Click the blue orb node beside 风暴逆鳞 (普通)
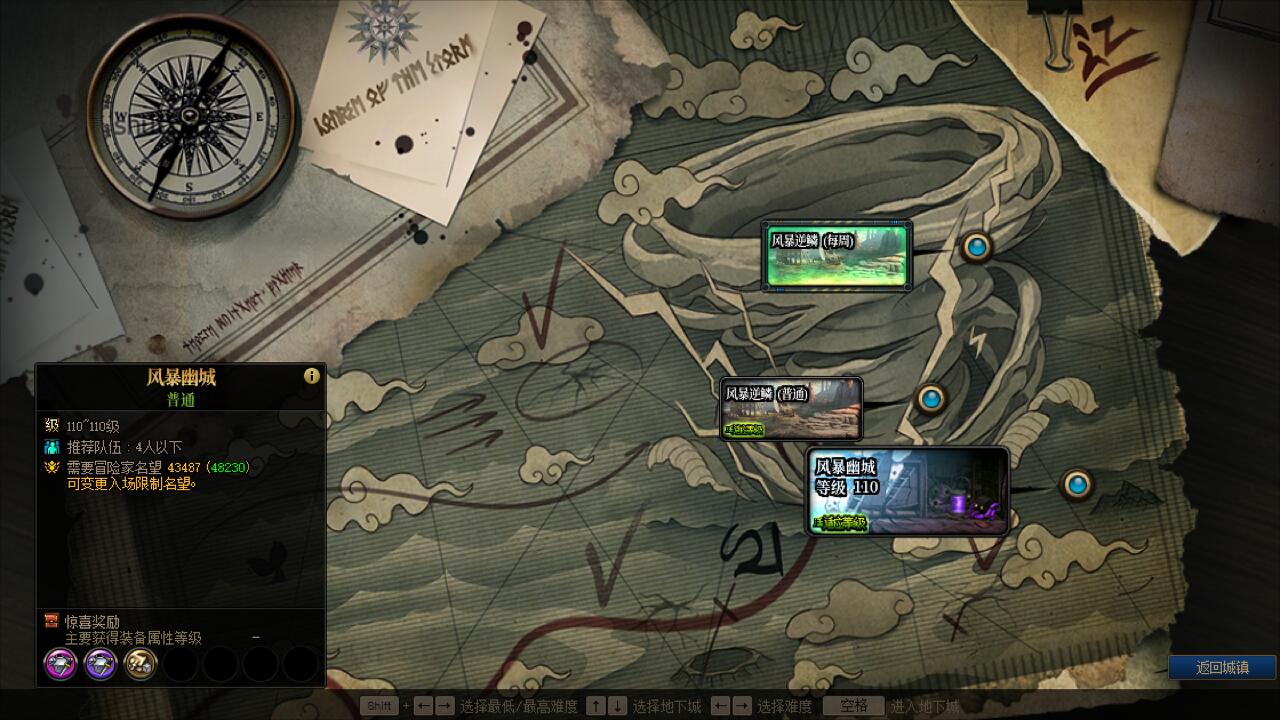The image size is (1280, 720). pyautogui.click(x=931, y=399)
